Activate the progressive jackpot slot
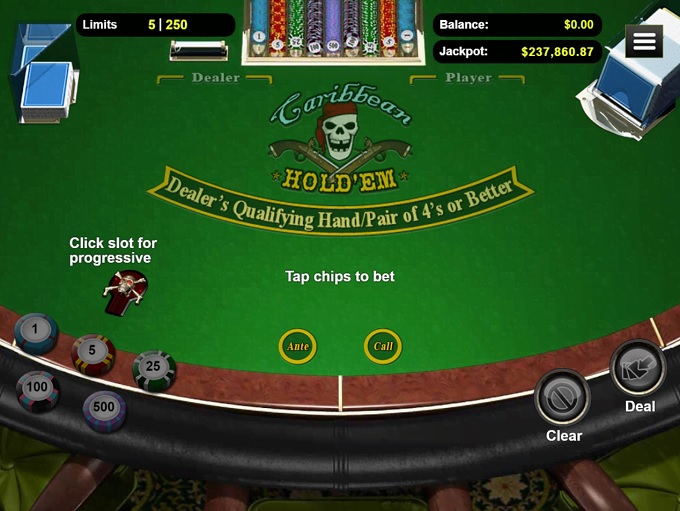 (x=125, y=292)
